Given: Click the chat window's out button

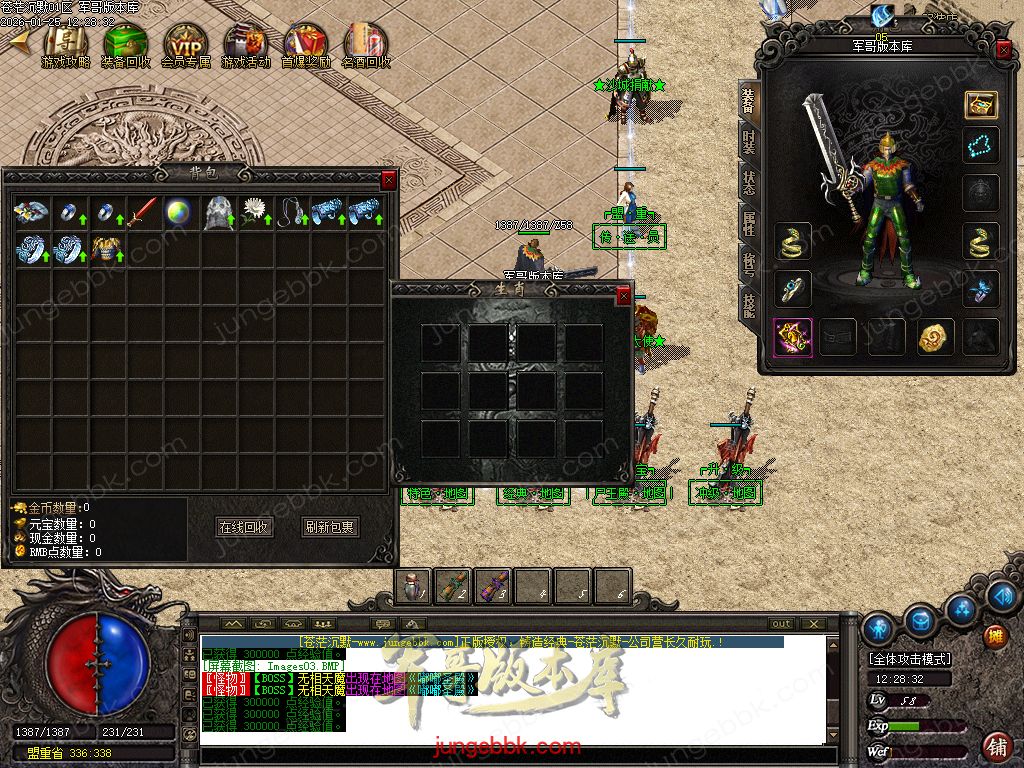Looking at the screenshot, I should (781, 624).
